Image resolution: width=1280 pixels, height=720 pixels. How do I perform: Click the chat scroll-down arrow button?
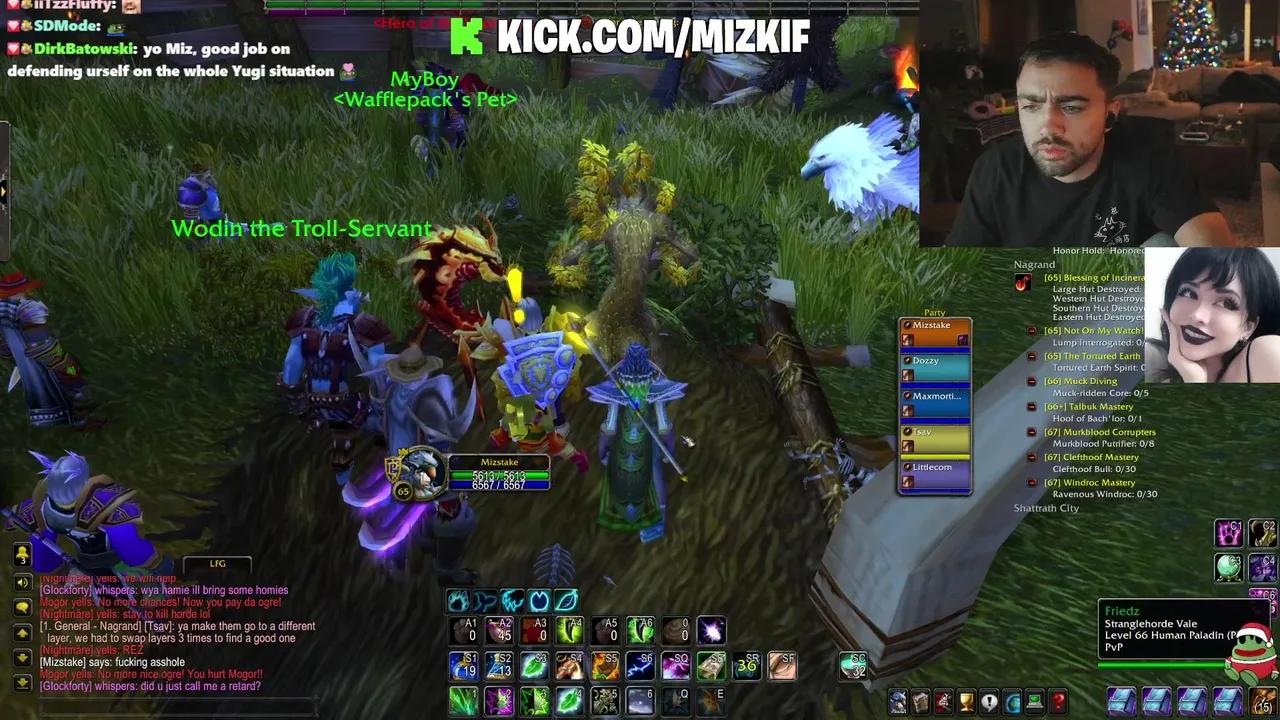point(22,656)
